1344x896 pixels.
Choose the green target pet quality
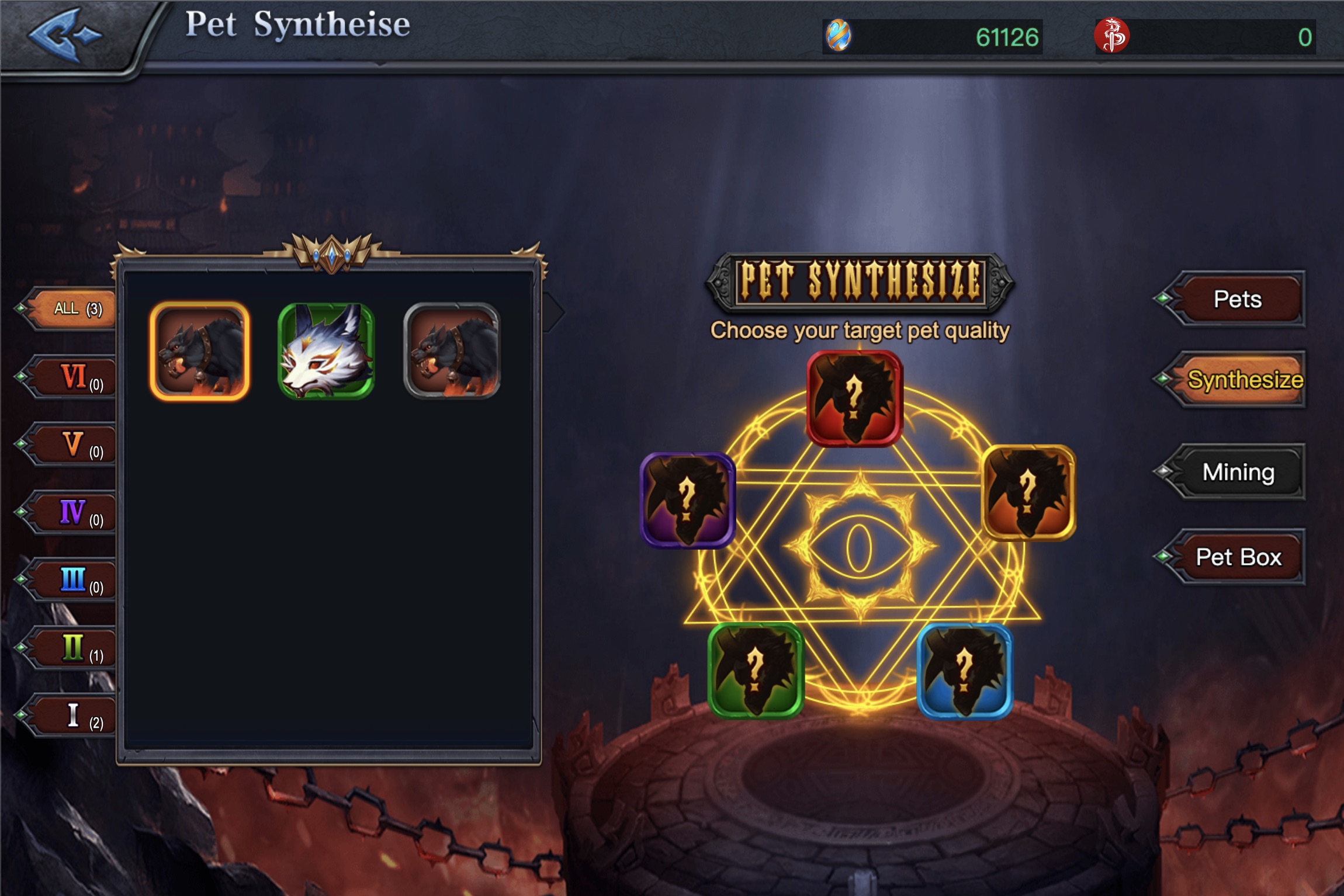pyautogui.click(x=755, y=671)
